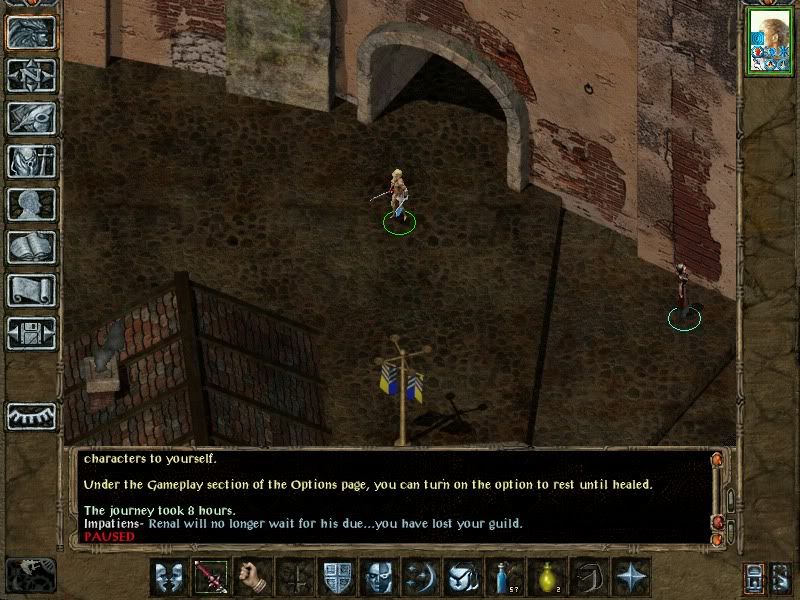Activate the crescent moon and stars button
Viewport: 800px width, 600px height.
click(x=420, y=578)
